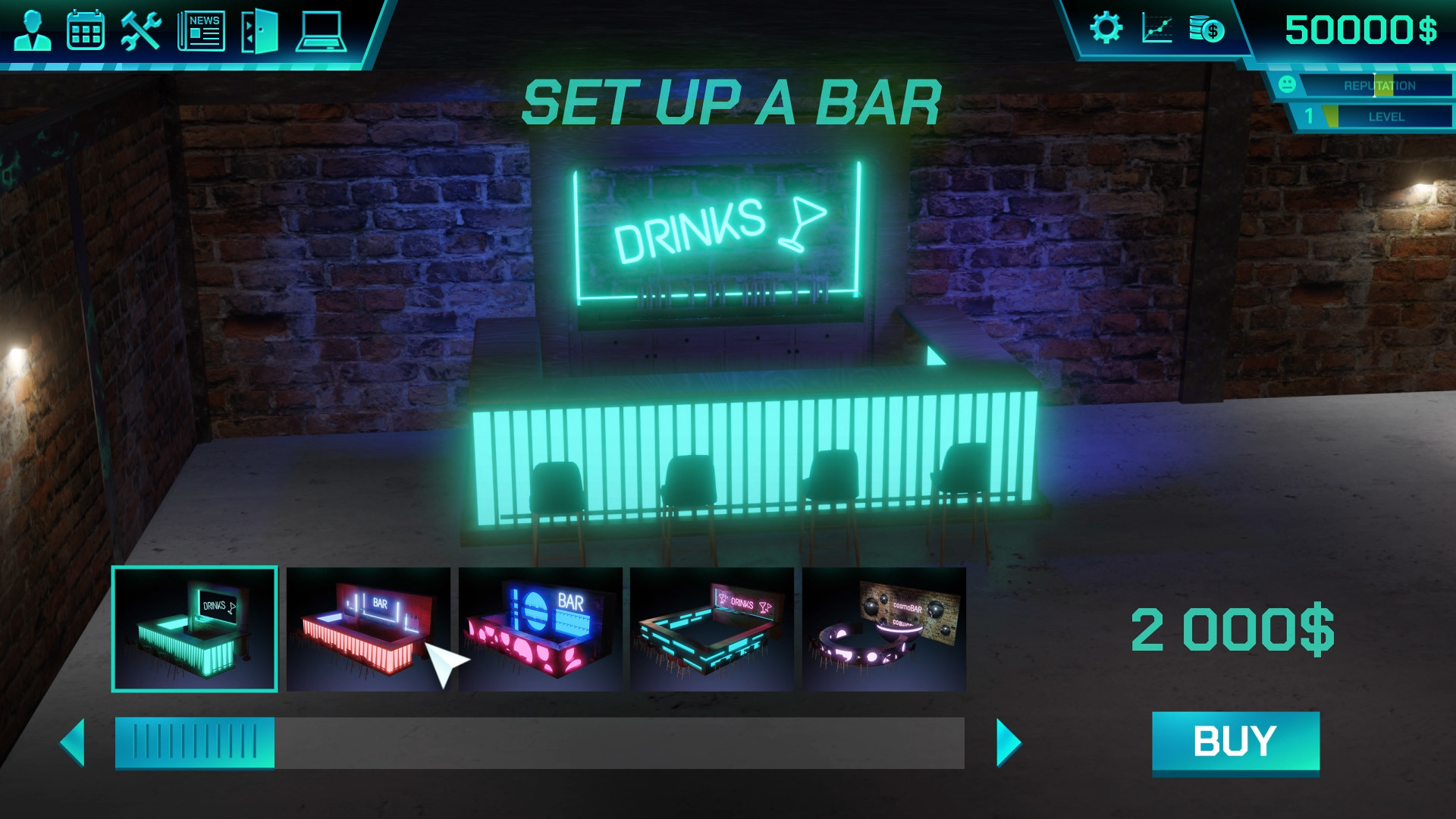Open finances via coin stack icon
1456x819 pixels.
click(1206, 30)
